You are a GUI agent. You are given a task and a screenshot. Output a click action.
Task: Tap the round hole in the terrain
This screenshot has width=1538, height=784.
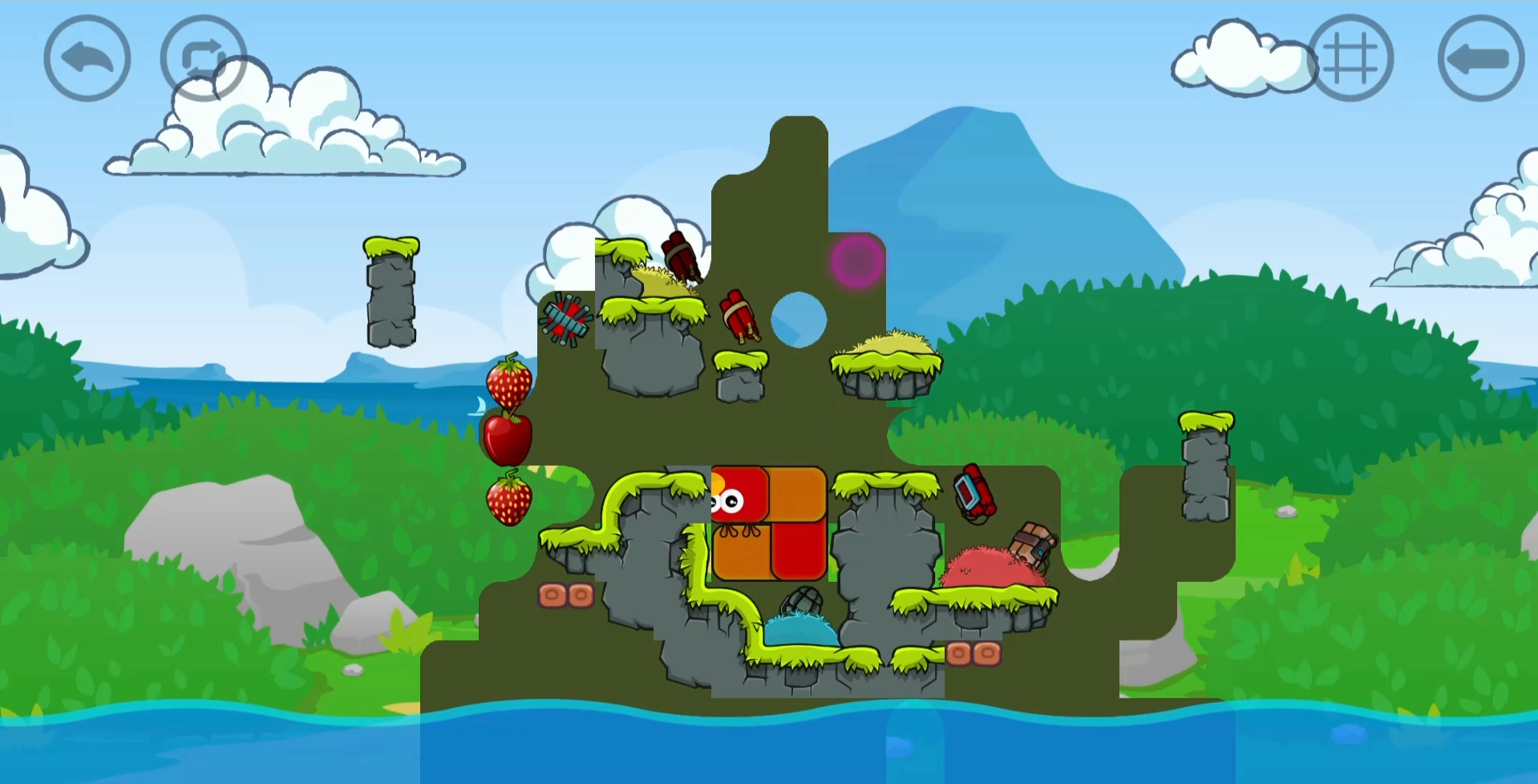(796, 320)
